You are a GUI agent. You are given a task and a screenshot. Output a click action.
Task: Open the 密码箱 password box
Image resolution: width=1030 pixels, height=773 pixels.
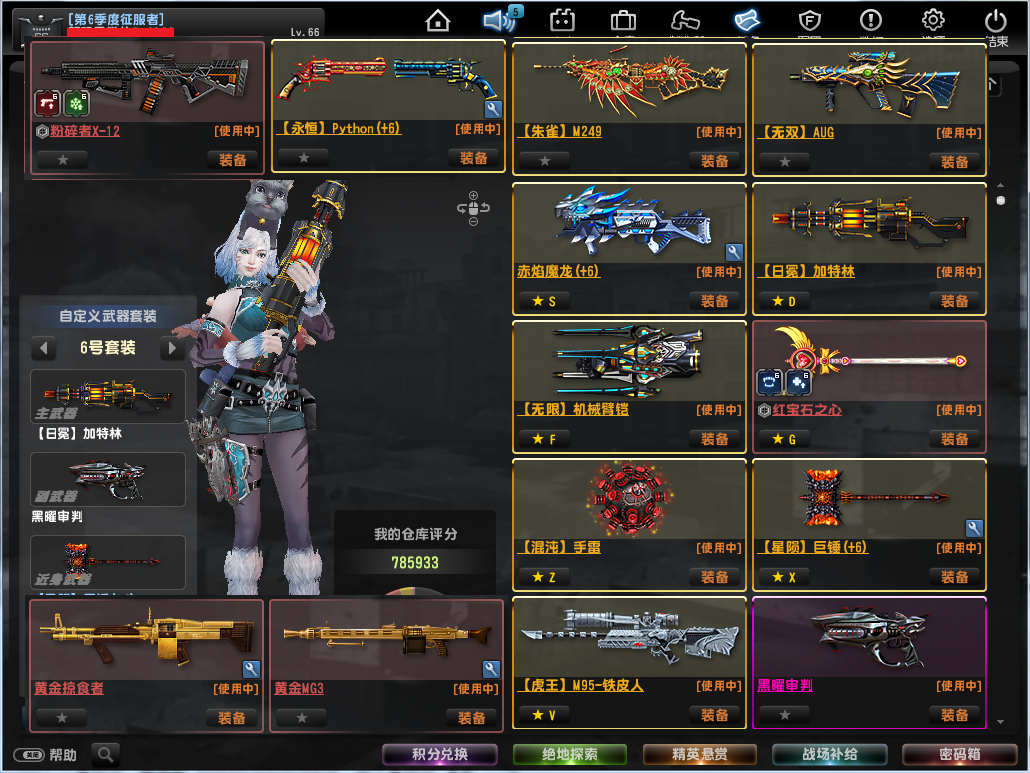coord(960,755)
